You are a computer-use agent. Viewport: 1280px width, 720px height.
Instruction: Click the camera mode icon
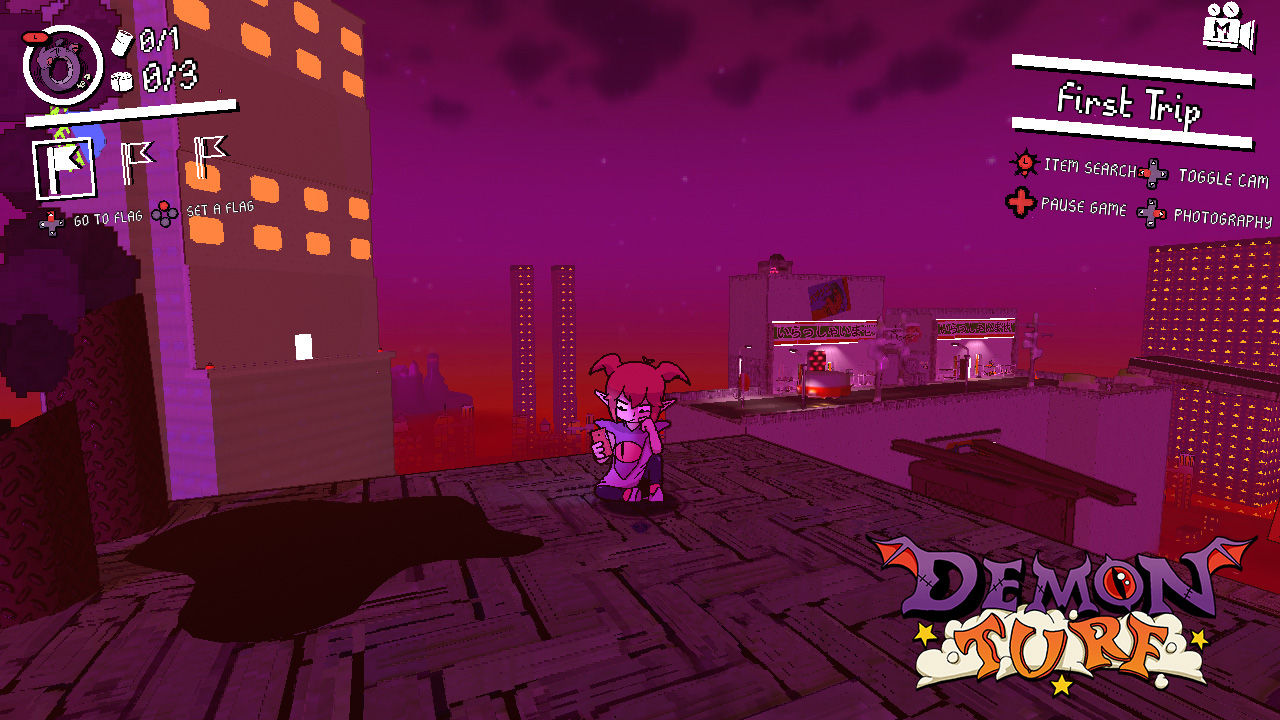pos(1228,28)
